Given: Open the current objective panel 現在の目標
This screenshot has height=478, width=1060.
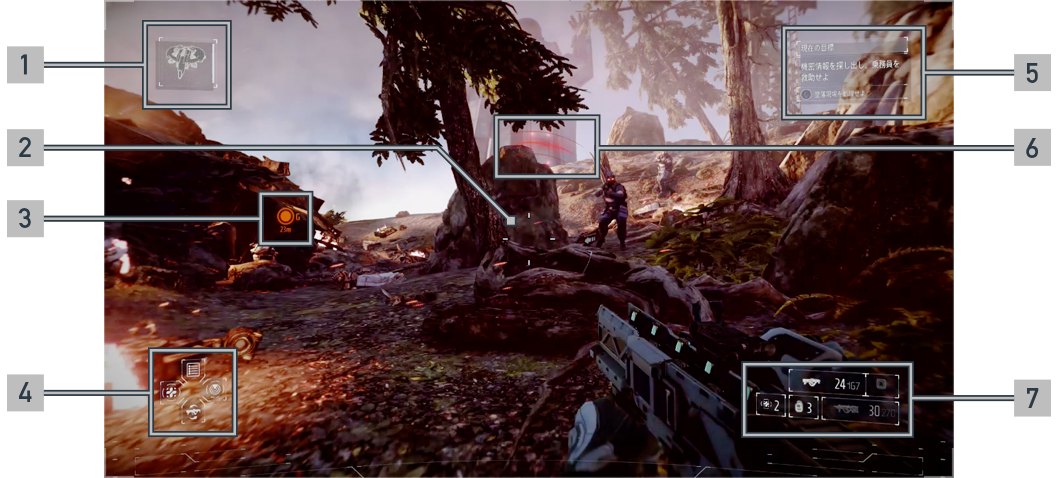Looking at the screenshot, I should (851, 47).
